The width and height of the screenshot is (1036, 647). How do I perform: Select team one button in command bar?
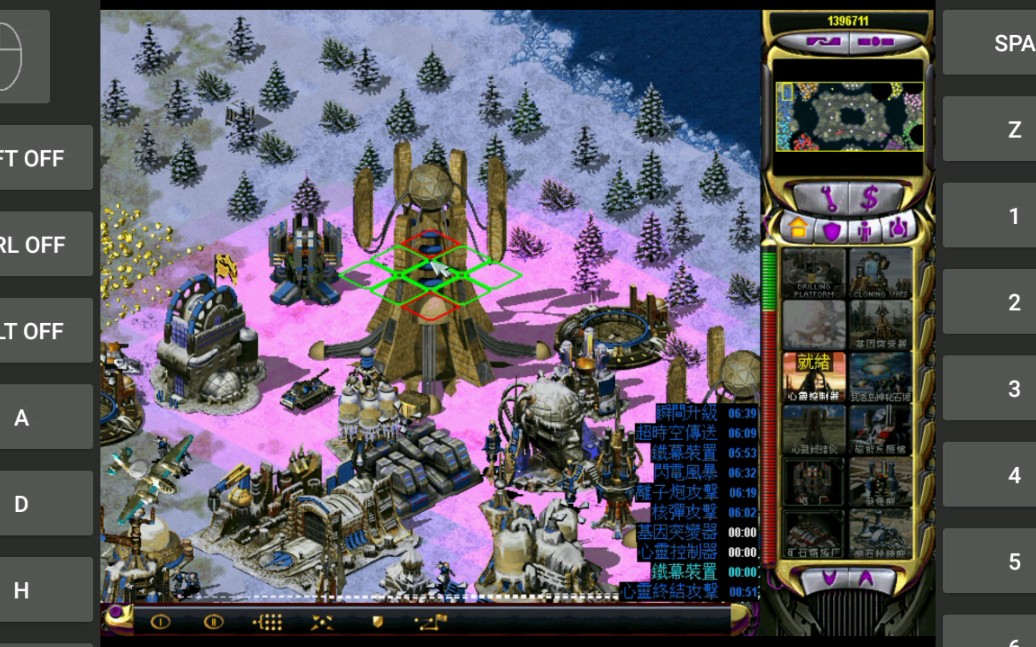(x=160, y=622)
